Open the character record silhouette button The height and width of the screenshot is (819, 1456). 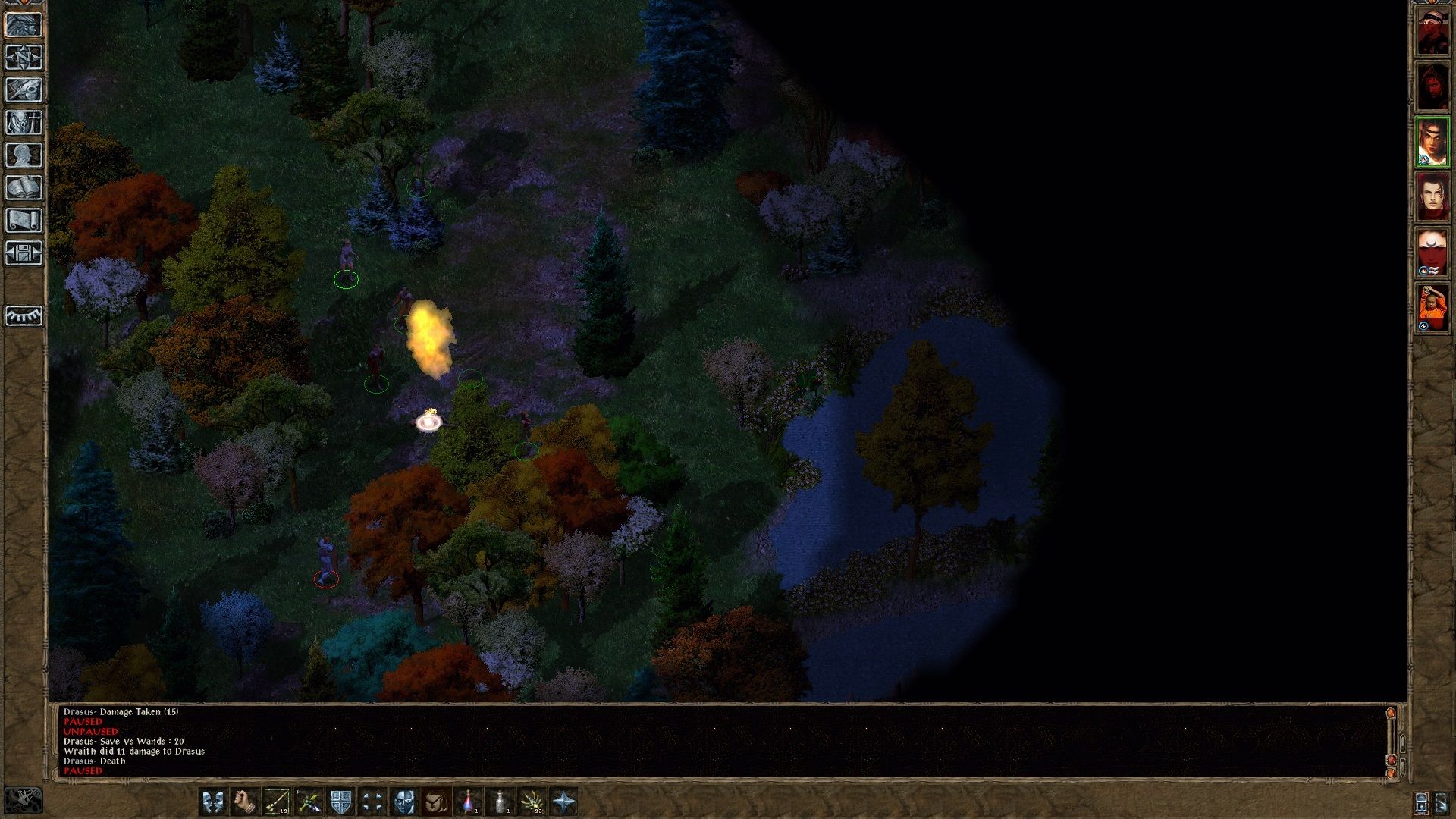click(24, 155)
